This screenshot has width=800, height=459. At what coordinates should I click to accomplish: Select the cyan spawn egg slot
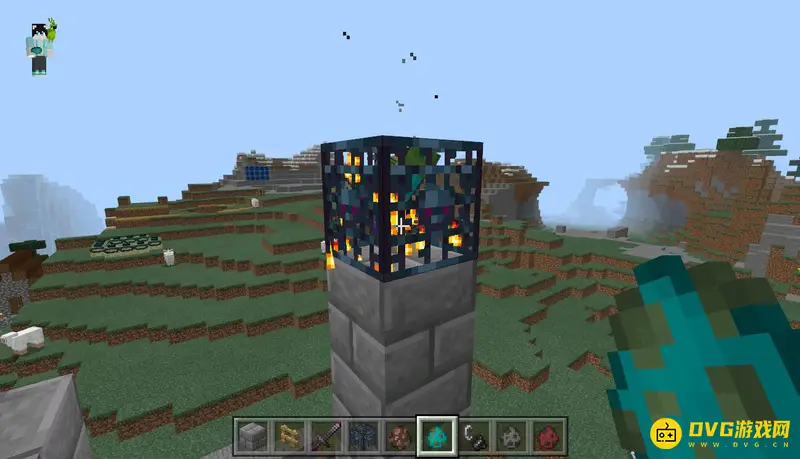(x=435, y=435)
